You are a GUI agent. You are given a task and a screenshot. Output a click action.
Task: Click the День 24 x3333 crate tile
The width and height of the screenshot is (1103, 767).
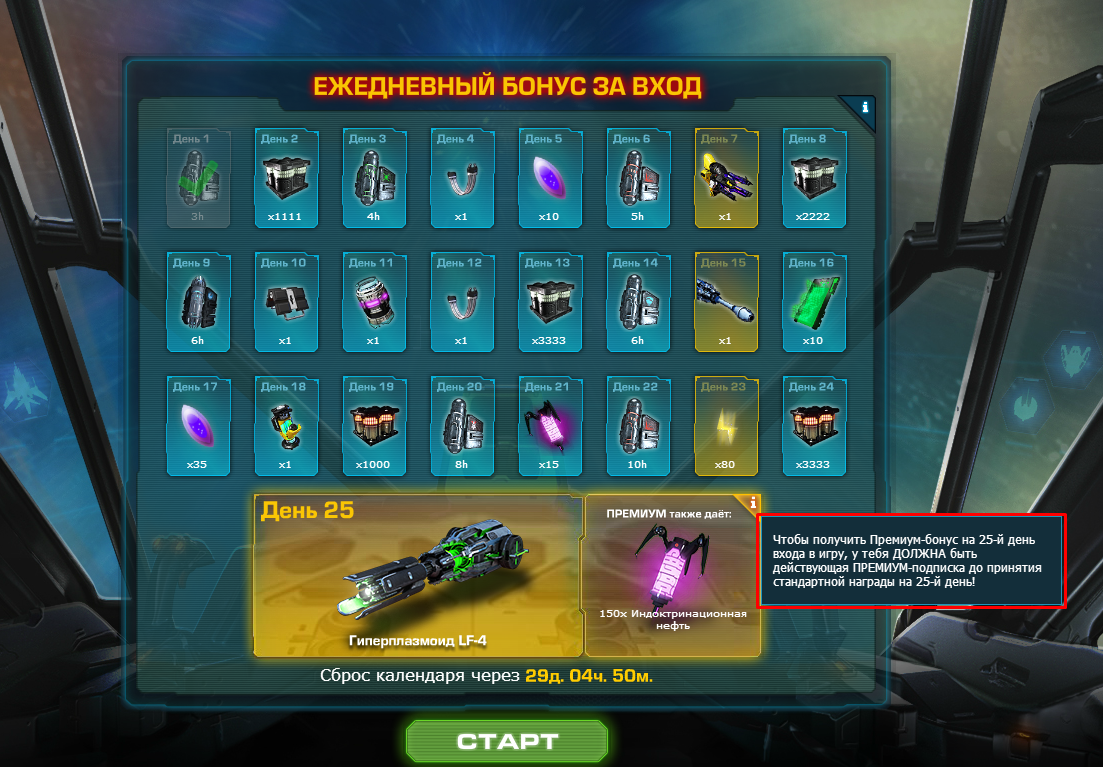(814, 425)
